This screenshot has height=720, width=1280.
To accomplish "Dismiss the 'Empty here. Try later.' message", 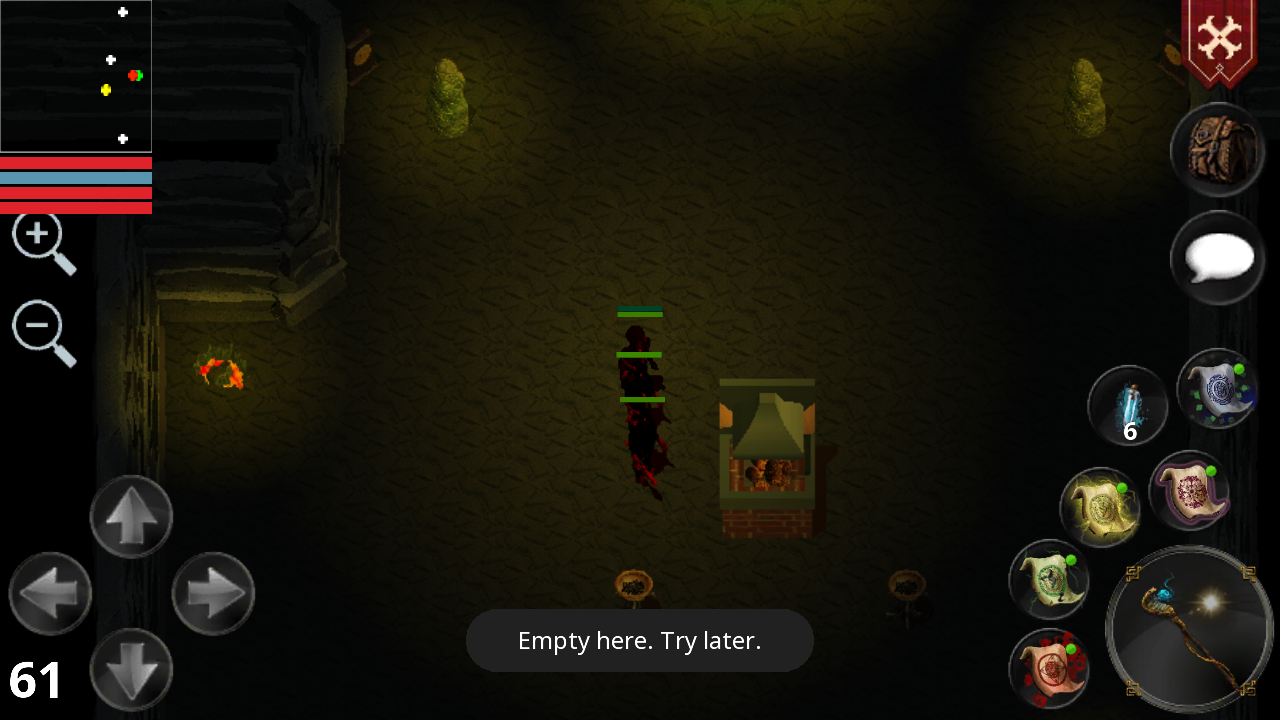I will (639, 640).
